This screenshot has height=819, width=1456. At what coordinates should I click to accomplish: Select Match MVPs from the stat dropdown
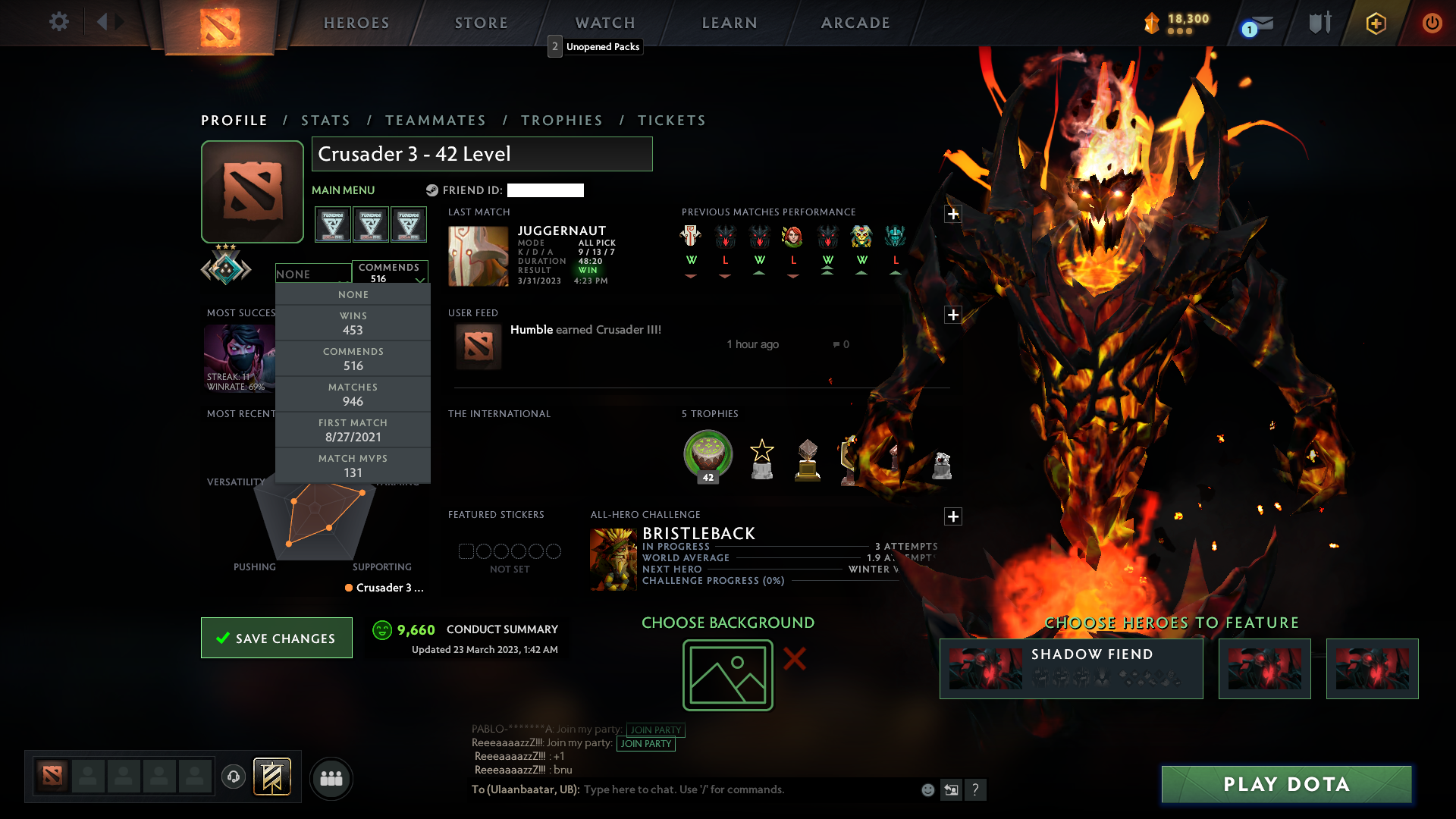click(353, 465)
